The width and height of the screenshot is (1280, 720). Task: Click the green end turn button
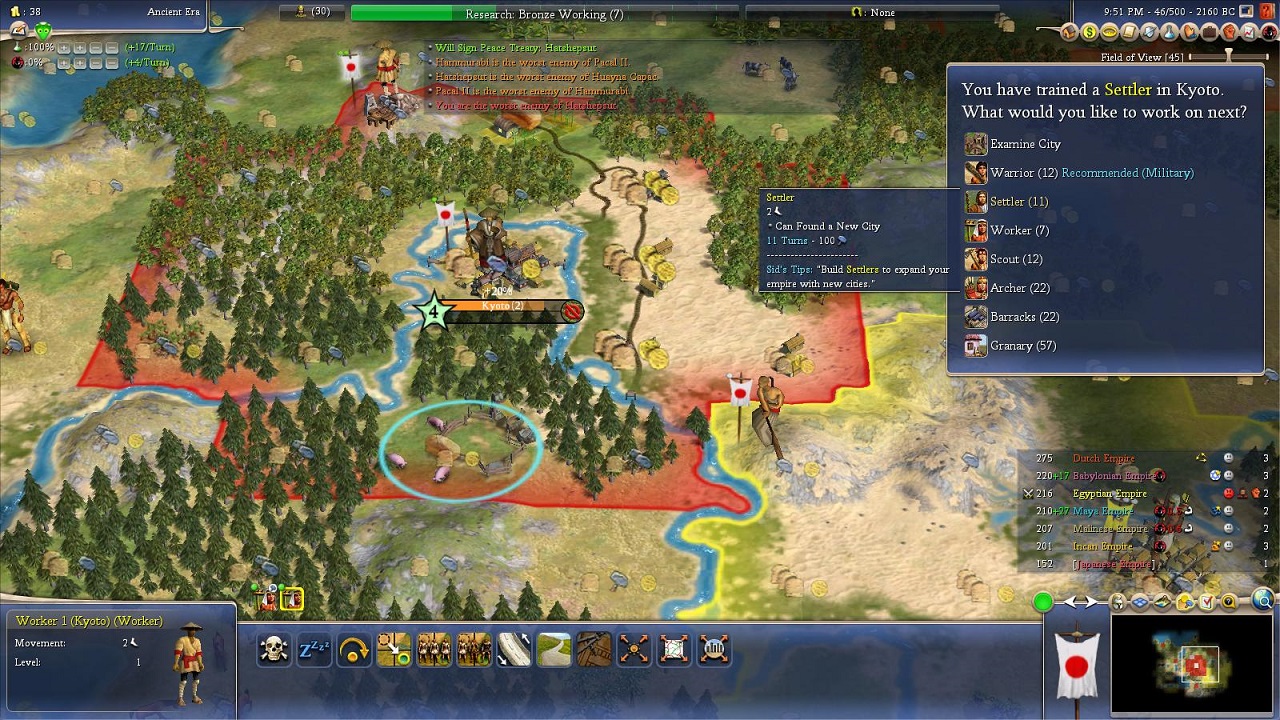(1043, 602)
